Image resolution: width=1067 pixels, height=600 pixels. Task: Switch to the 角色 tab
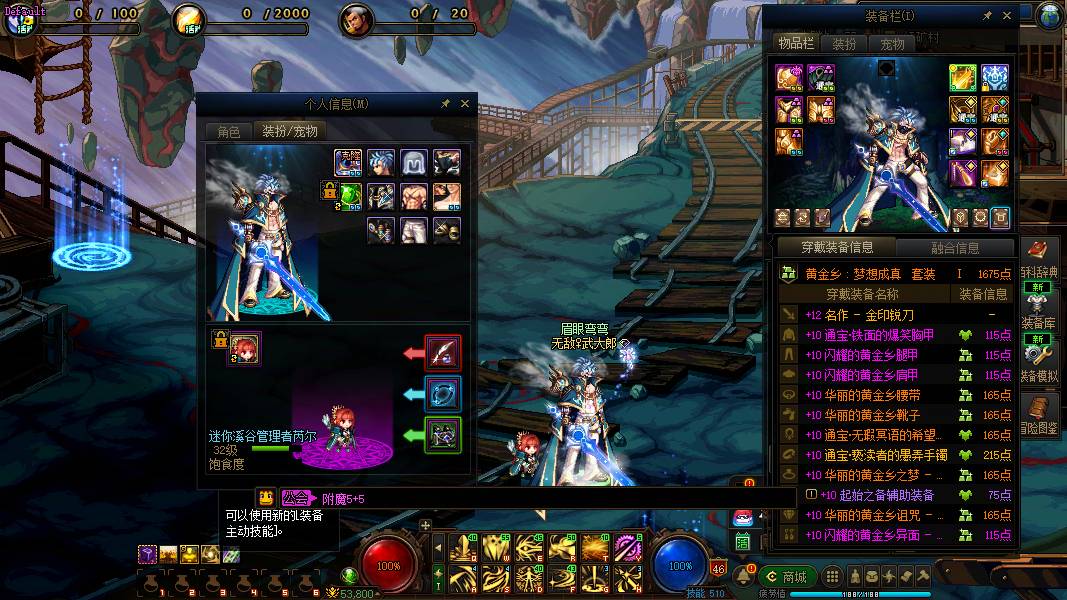[x=228, y=131]
